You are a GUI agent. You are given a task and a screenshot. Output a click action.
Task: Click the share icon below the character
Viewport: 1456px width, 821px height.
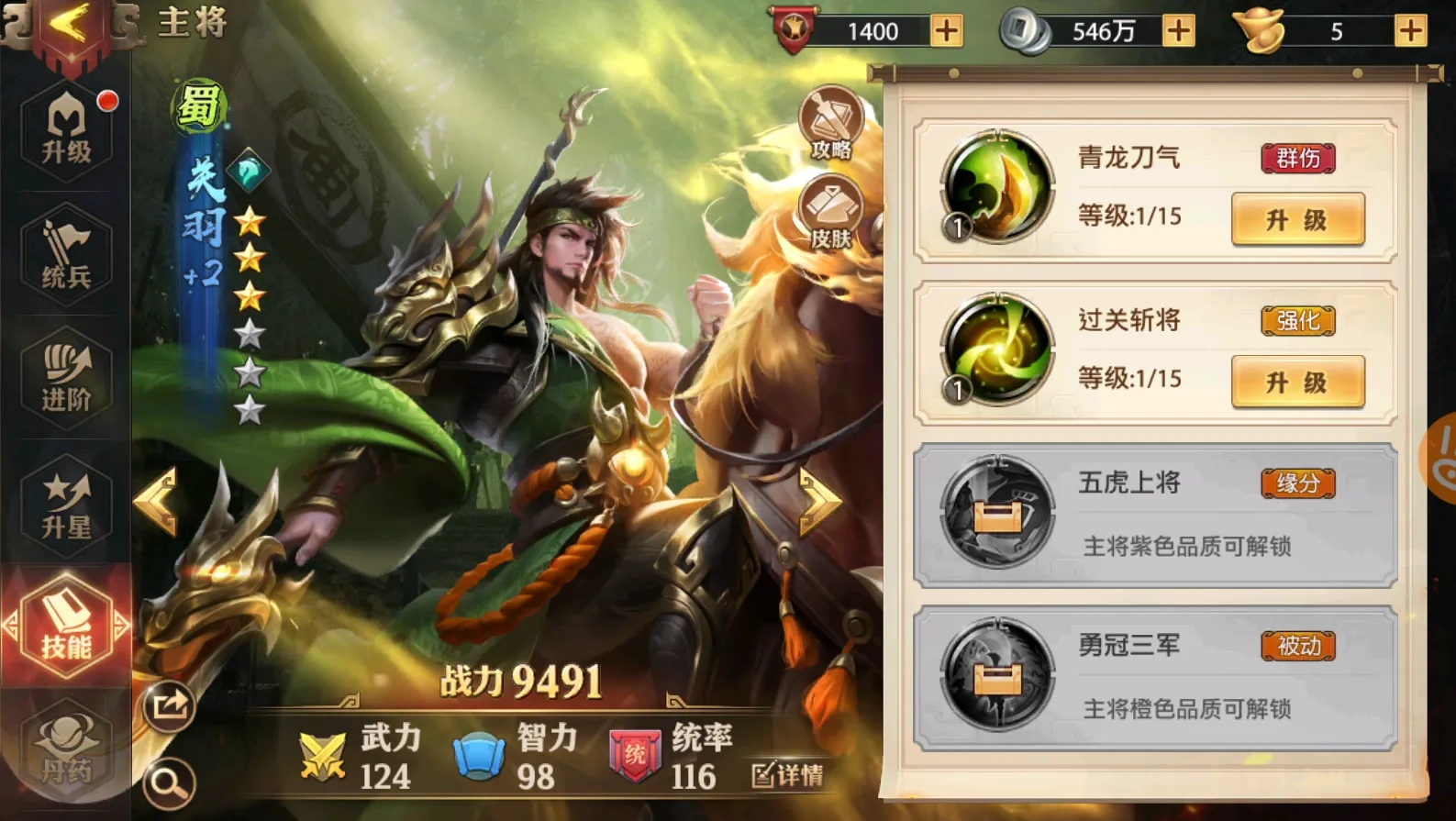(168, 705)
